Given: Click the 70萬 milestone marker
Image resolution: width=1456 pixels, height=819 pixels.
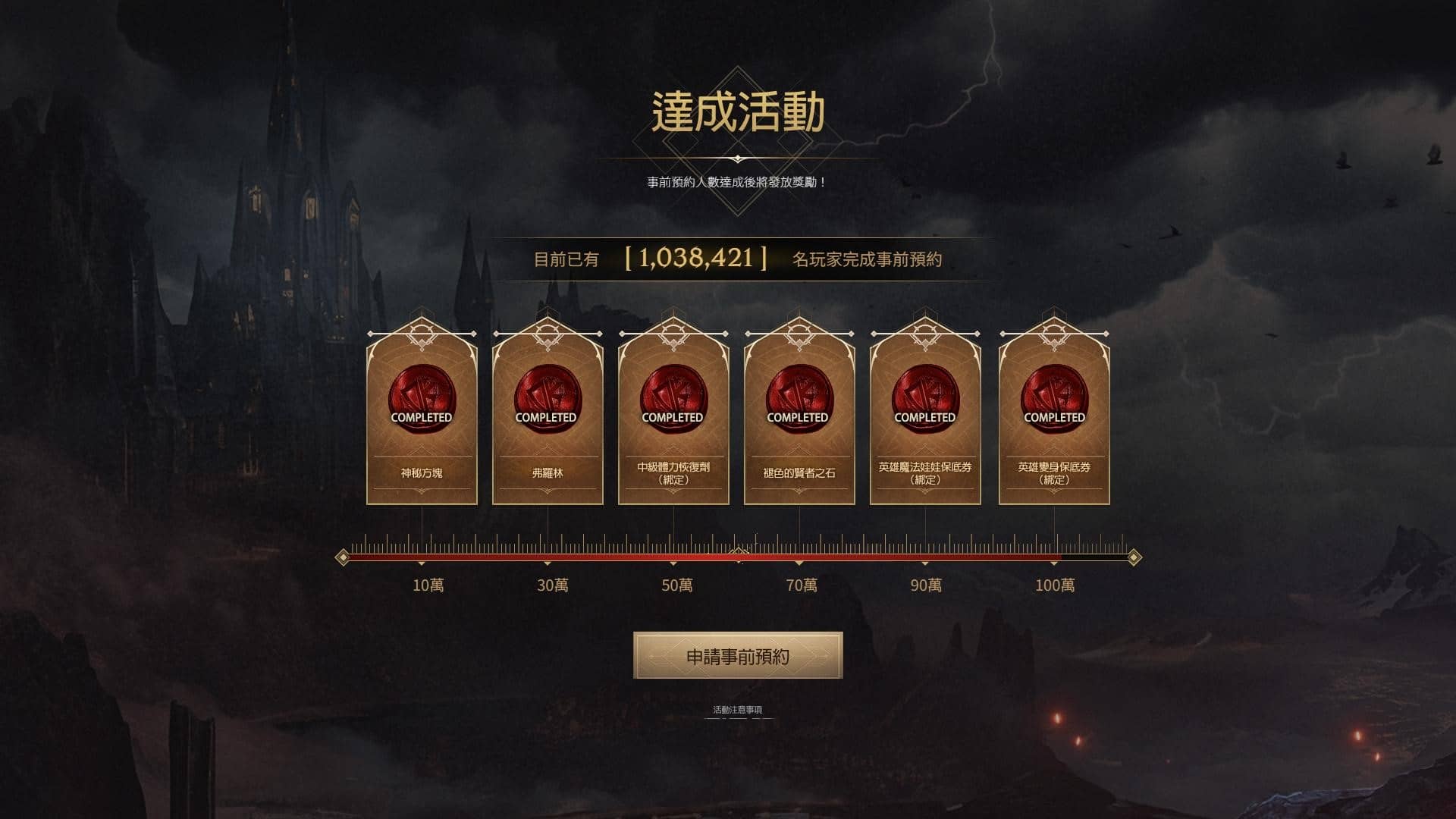Looking at the screenshot, I should click(x=799, y=564).
